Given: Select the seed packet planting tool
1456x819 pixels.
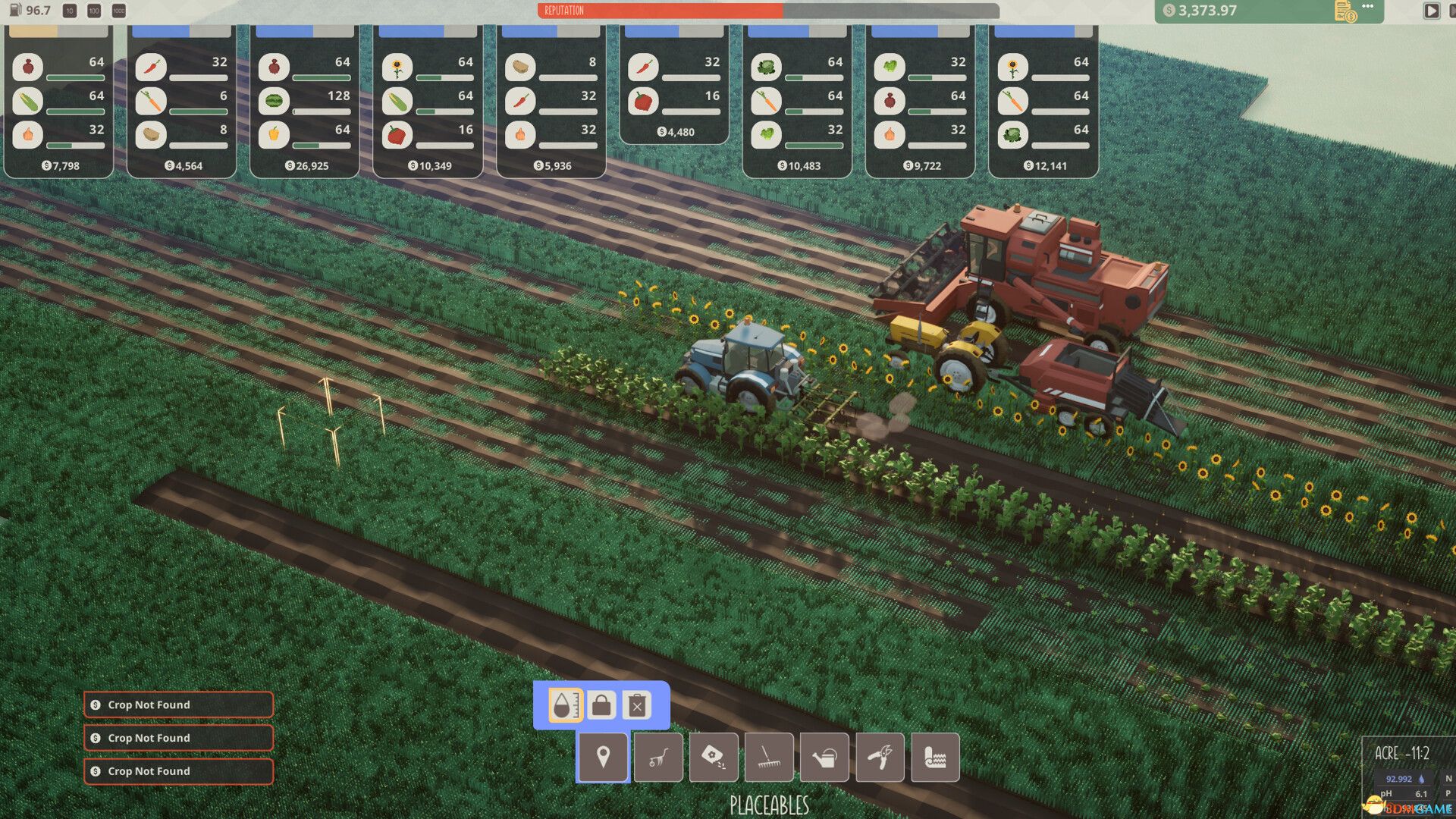Looking at the screenshot, I should click(714, 757).
